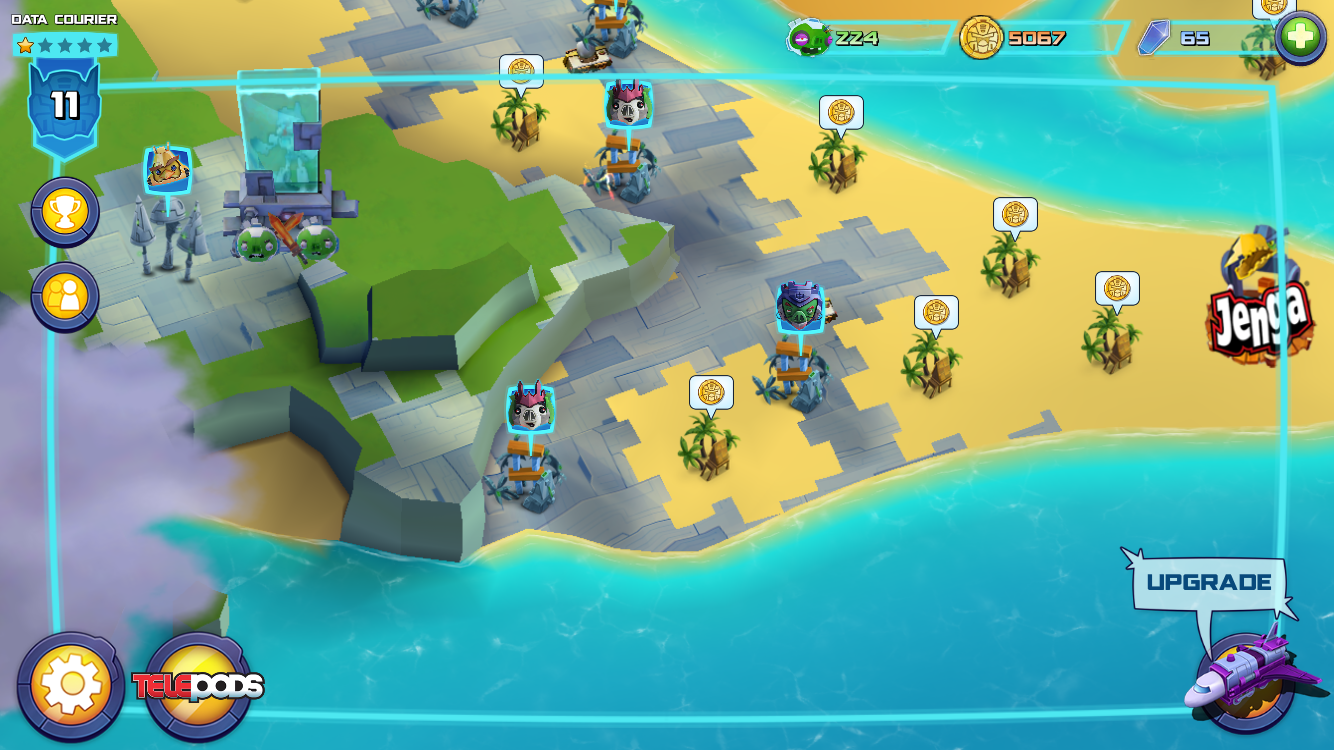This screenshot has height=750, width=1334.
Task: Open the trophy achievements button
Action: point(65,212)
